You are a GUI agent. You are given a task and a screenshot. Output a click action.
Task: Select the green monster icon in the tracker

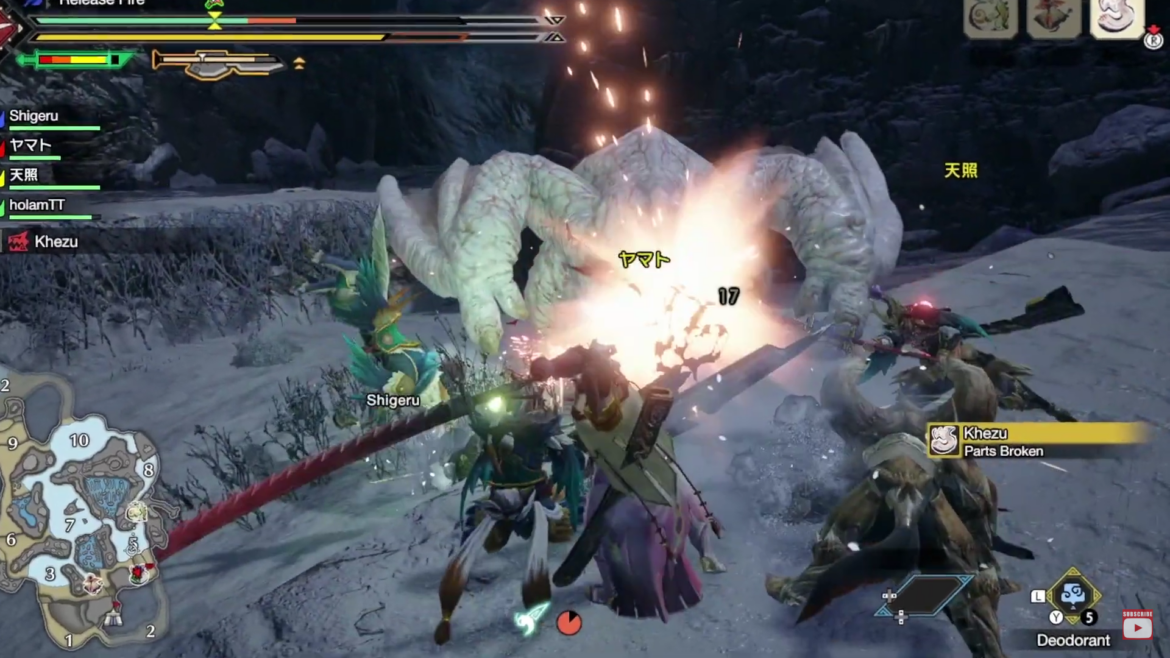click(990, 19)
